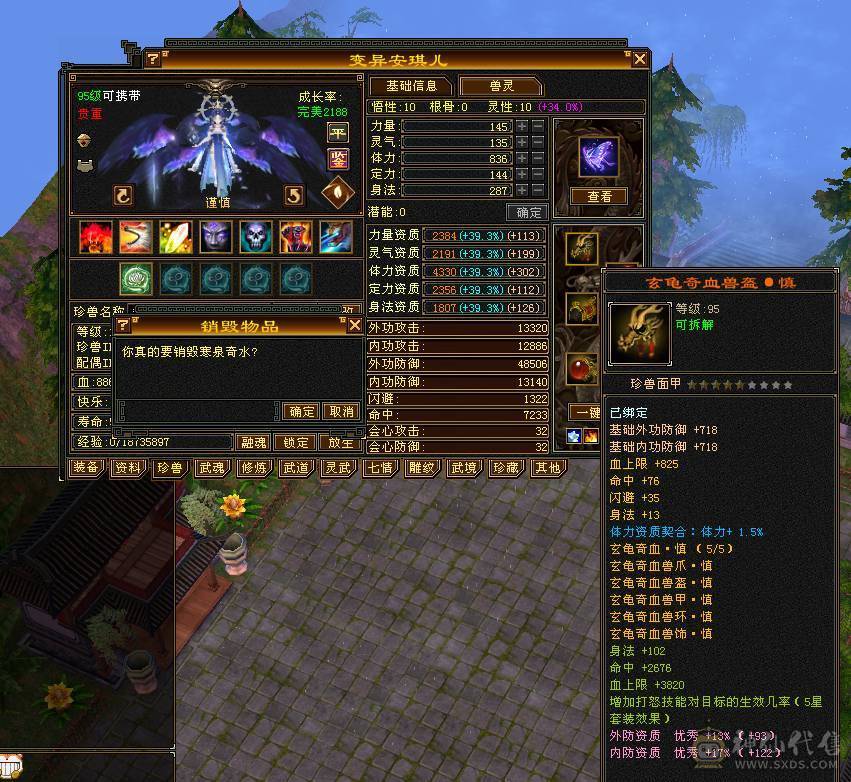Open the 兽灵 tab
Screen dimensions: 851x782
pyautogui.click(x=500, y=86)
